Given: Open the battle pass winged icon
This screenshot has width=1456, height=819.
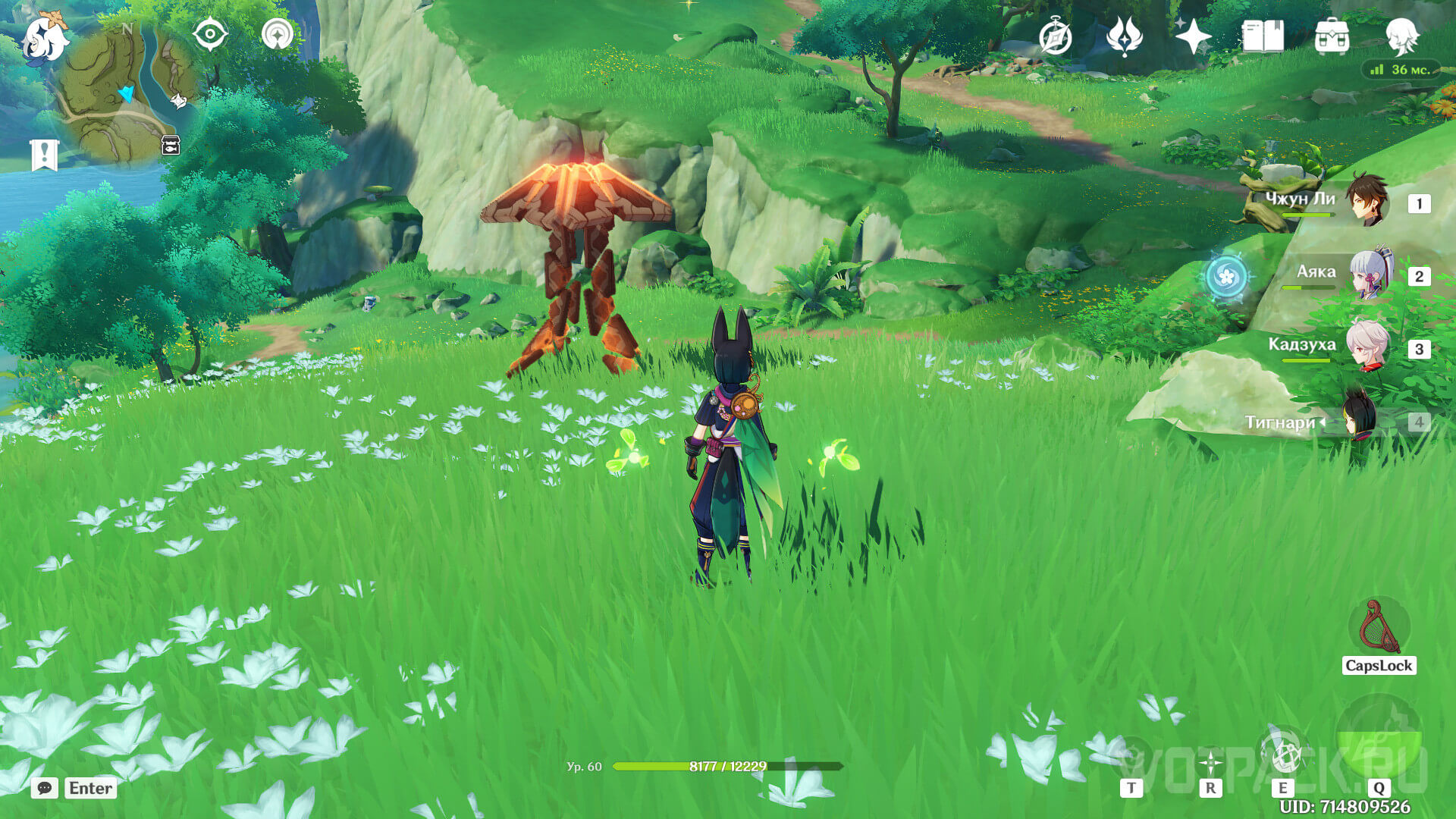Looking at the screenshot, I should 1124,36.
